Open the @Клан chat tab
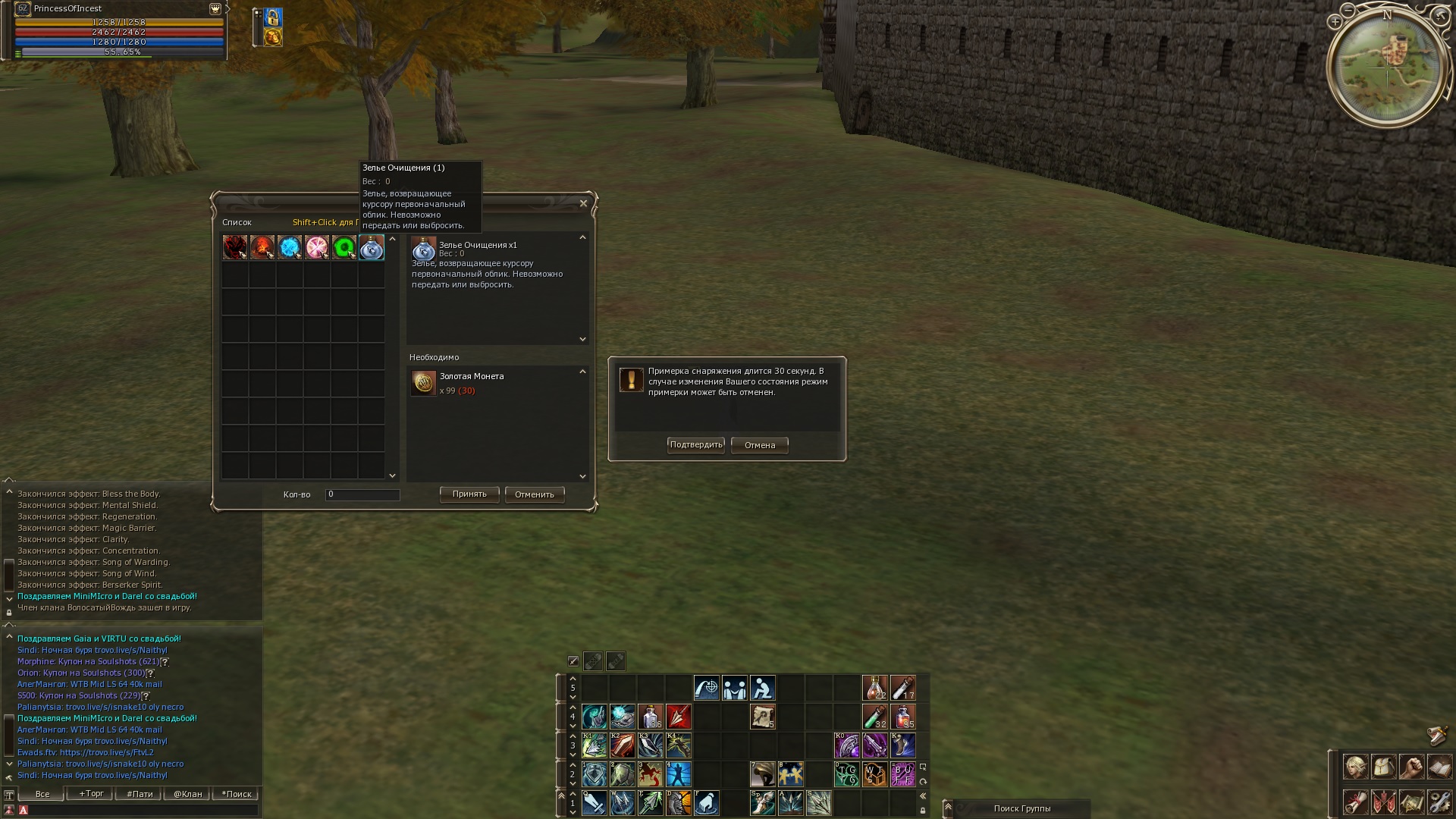Image resolution: width=1456 pixels, height=819 pixels. pyautogui.click(x=188, y=794)
